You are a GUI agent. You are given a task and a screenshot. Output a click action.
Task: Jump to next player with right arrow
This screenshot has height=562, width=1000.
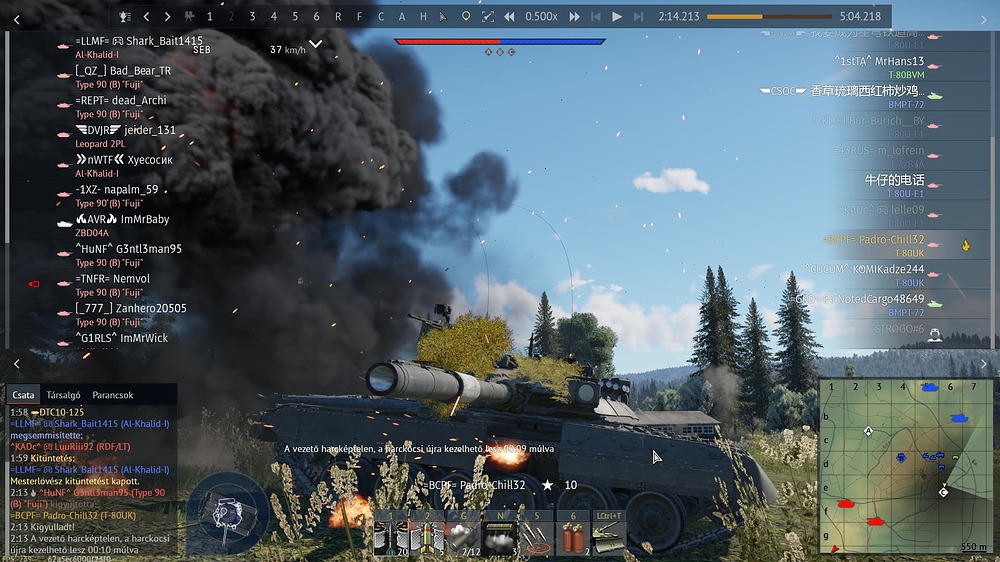click(167, 16)
